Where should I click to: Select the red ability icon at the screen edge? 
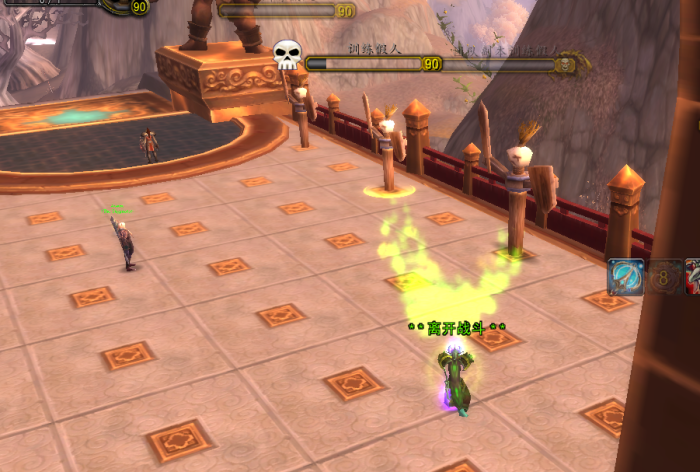point(693,277)
